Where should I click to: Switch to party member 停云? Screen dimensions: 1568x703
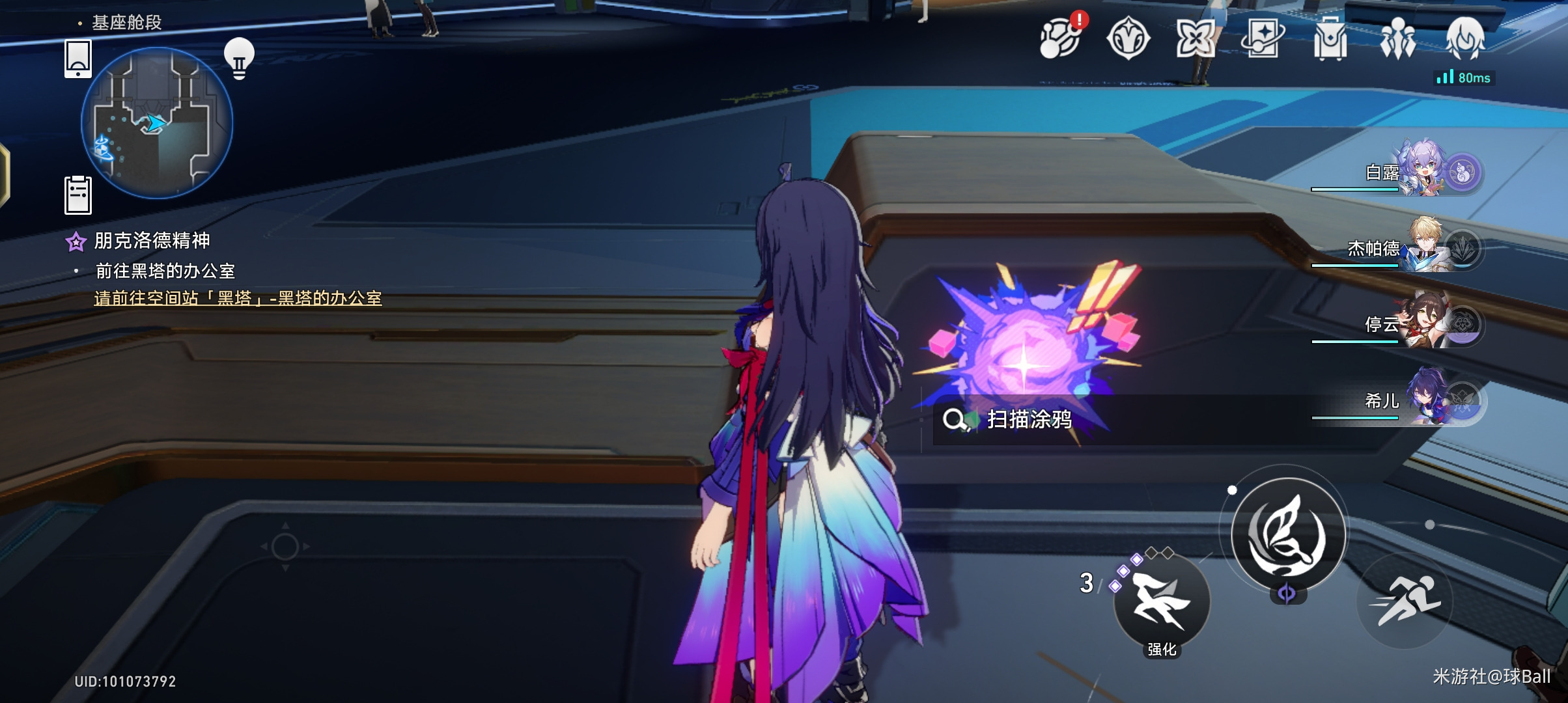click(1420, 324)
